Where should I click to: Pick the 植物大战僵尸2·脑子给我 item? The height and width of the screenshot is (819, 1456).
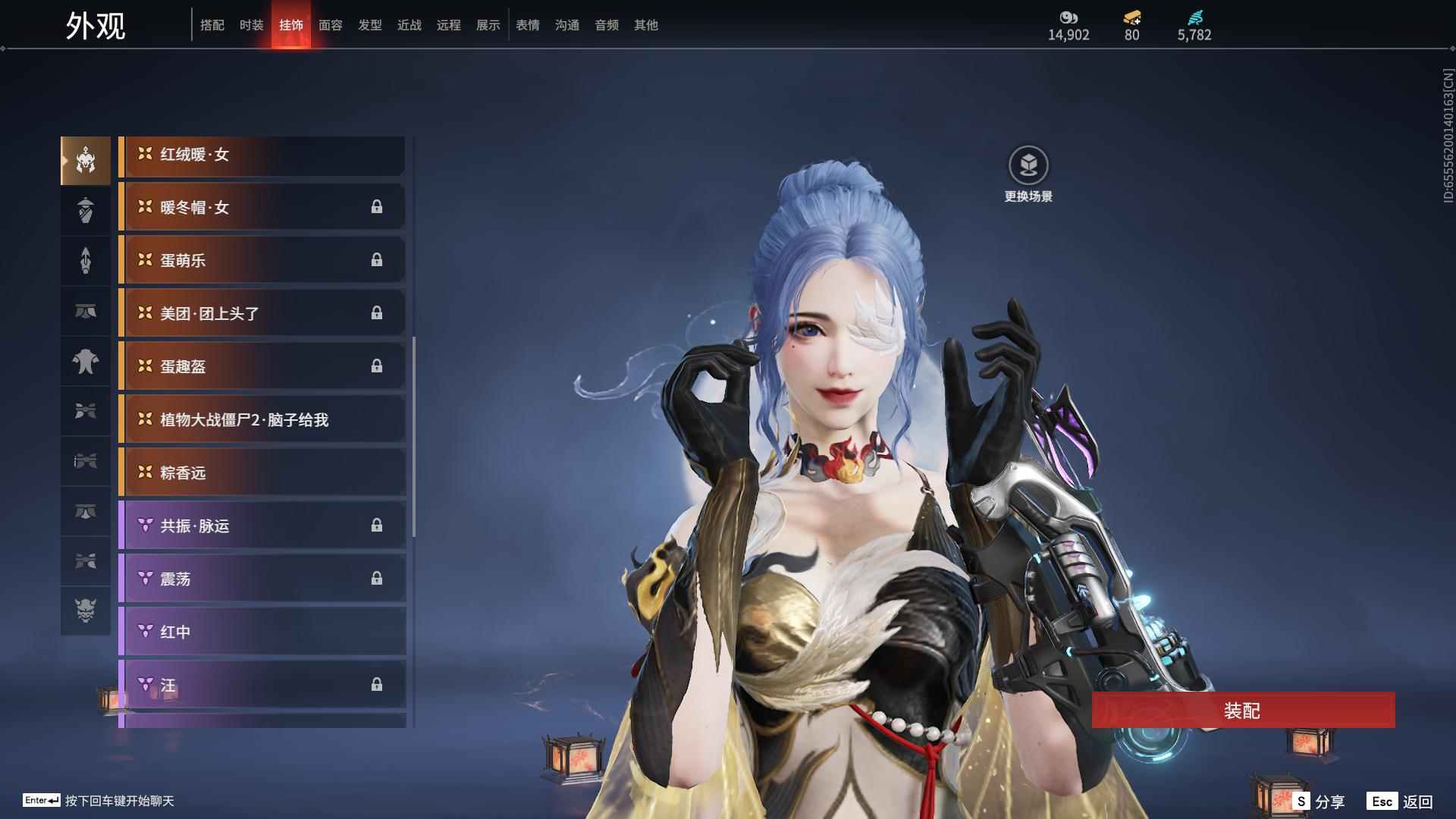coord(262,420)
